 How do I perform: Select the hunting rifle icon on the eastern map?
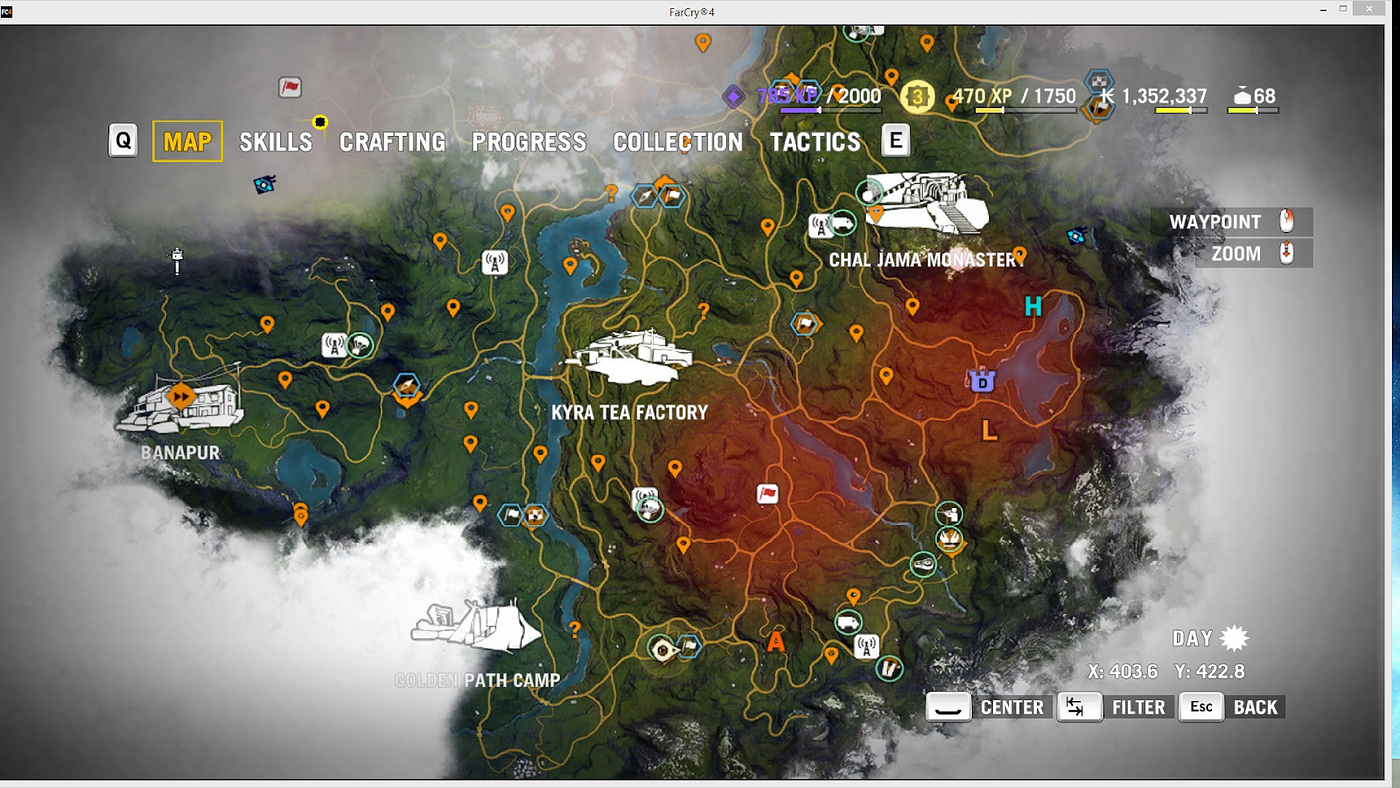point(950,513)
